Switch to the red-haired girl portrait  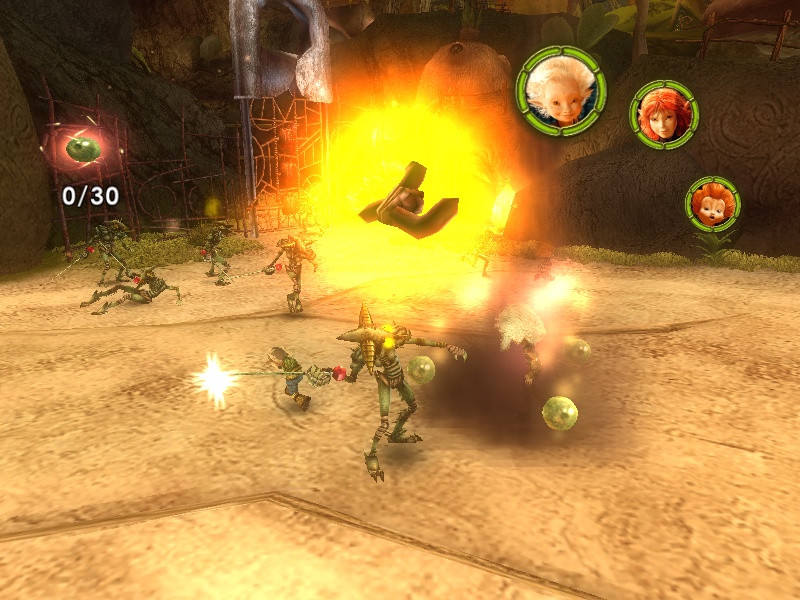pyautogui.click(x=663, y=114)
